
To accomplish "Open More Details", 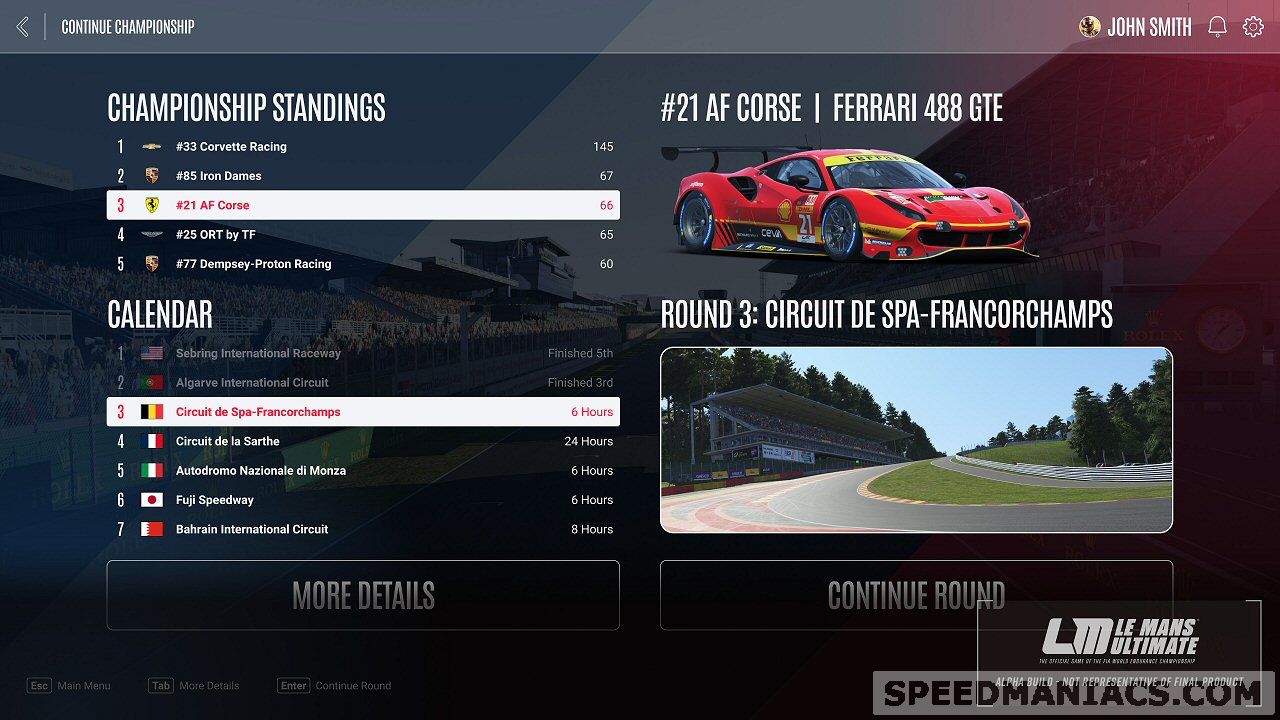I will coord(363,595).
